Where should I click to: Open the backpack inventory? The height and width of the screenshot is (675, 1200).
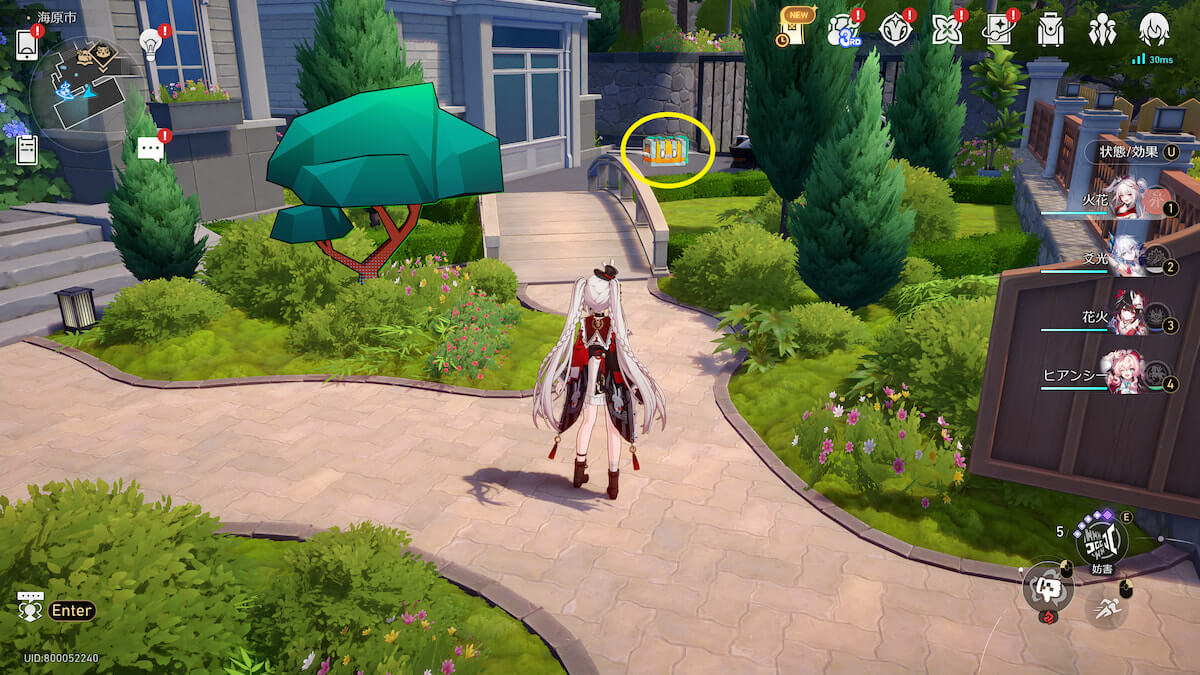pyautogui.click(x=1050, y=31)
